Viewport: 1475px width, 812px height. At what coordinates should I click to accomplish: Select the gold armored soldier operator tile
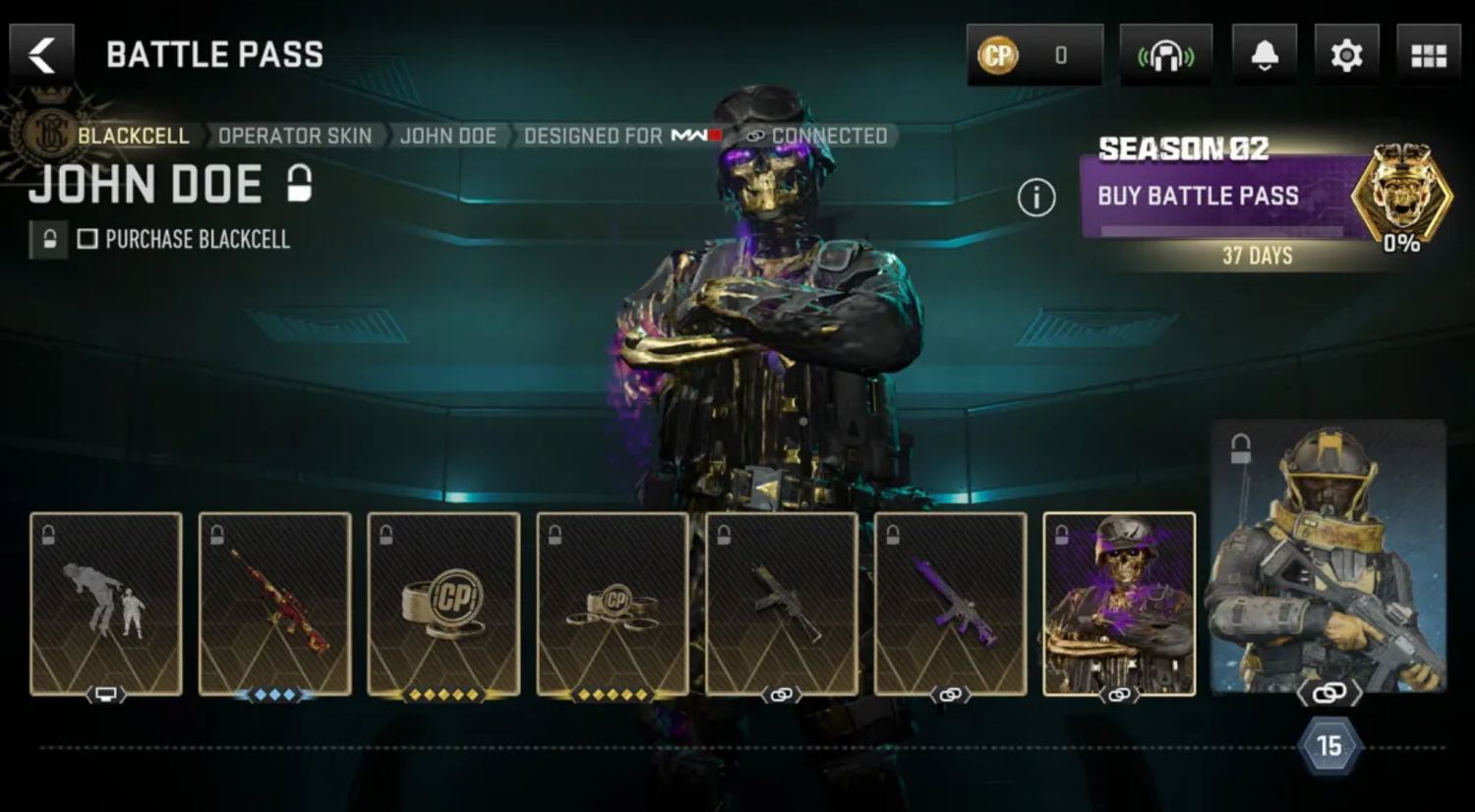click(1327, 555)
